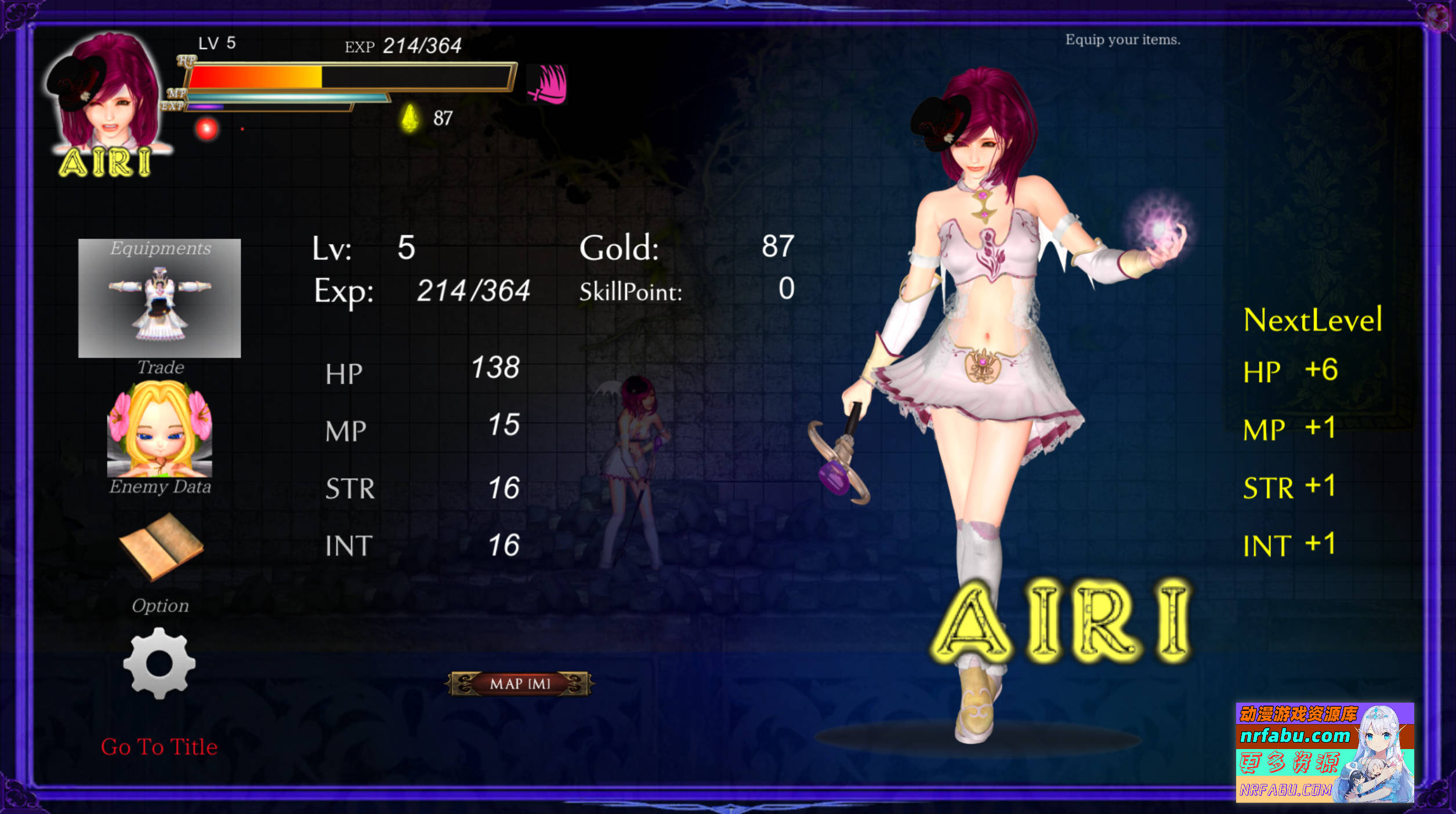Select the armor preview thumbnail under Equipments

click(x=159, y=301)
